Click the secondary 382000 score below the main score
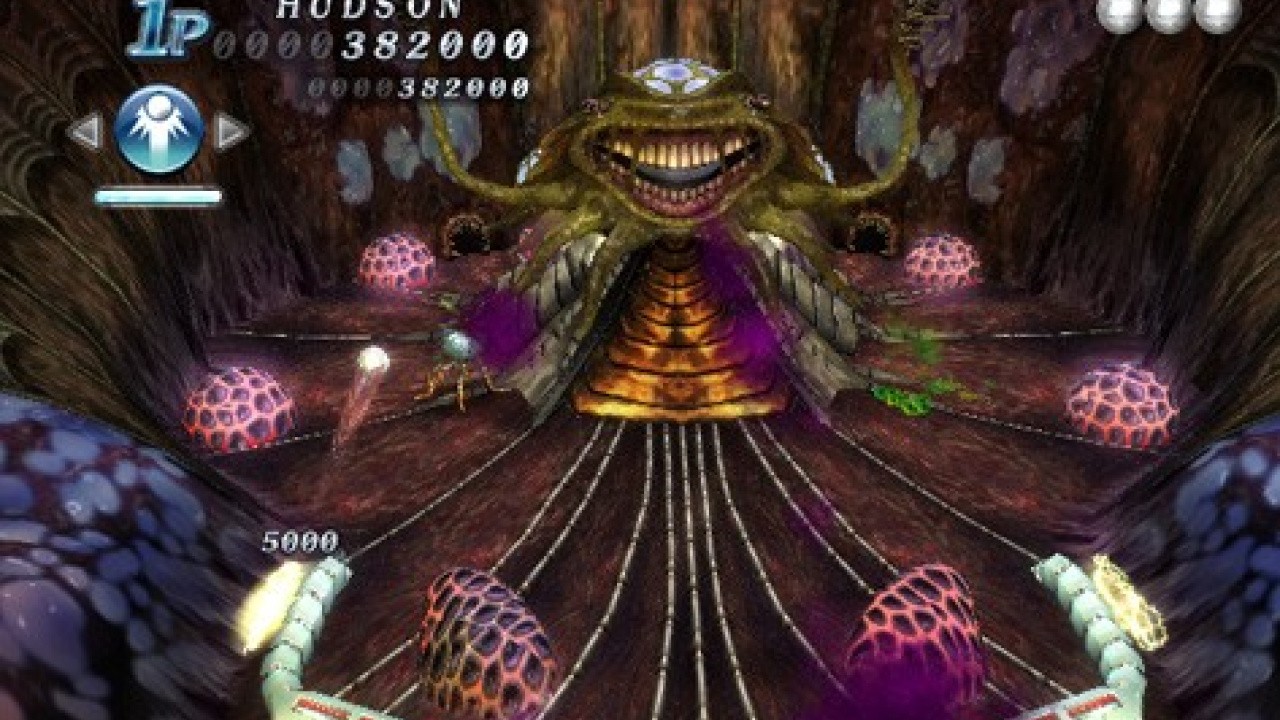Viewport: 1280px width, 720px height. (420, 85)
